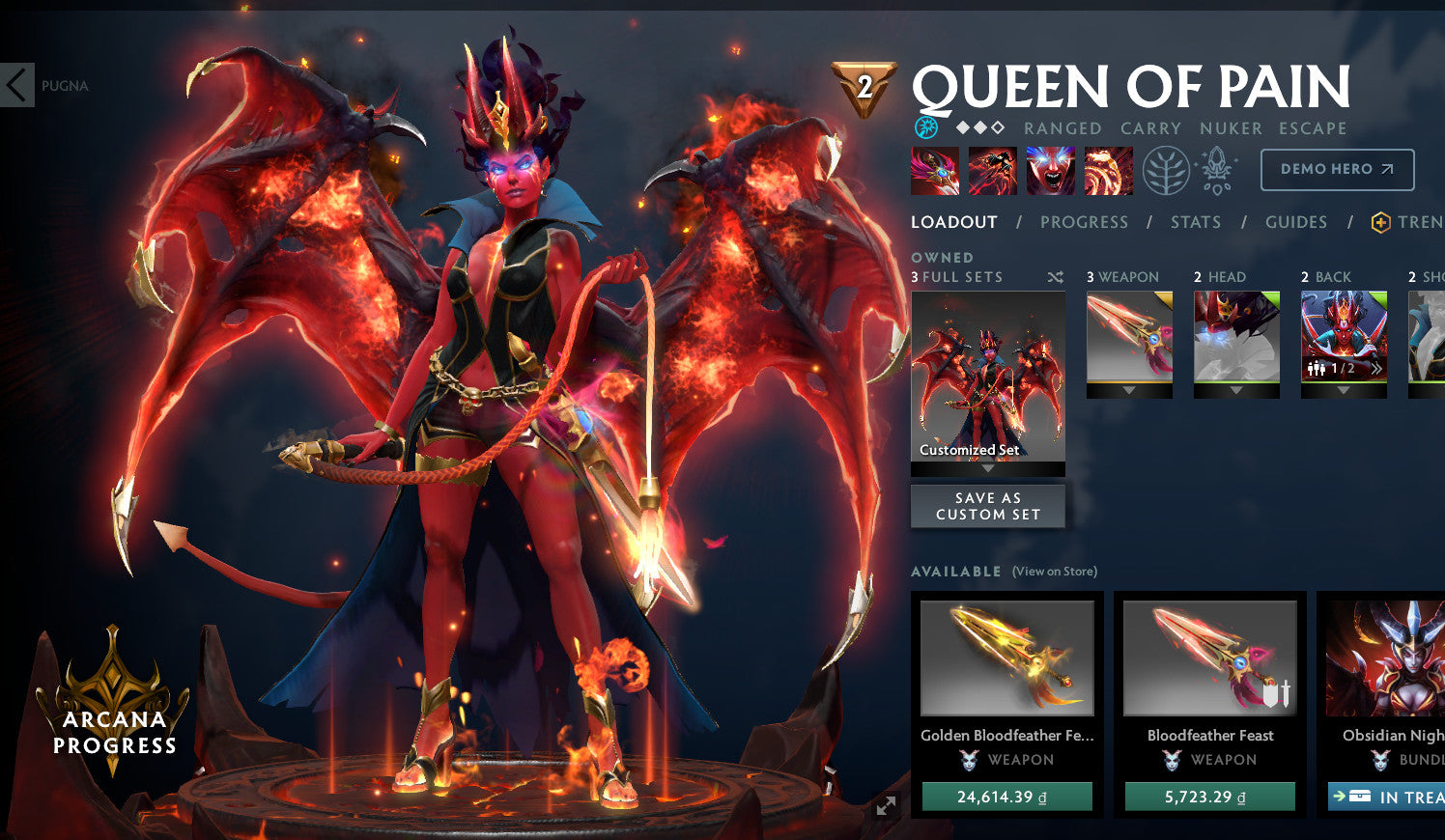This screenshot has height=840, width=1445.
Task: Select the Customized Set full set thumbnail
Action: pos(988,377)
